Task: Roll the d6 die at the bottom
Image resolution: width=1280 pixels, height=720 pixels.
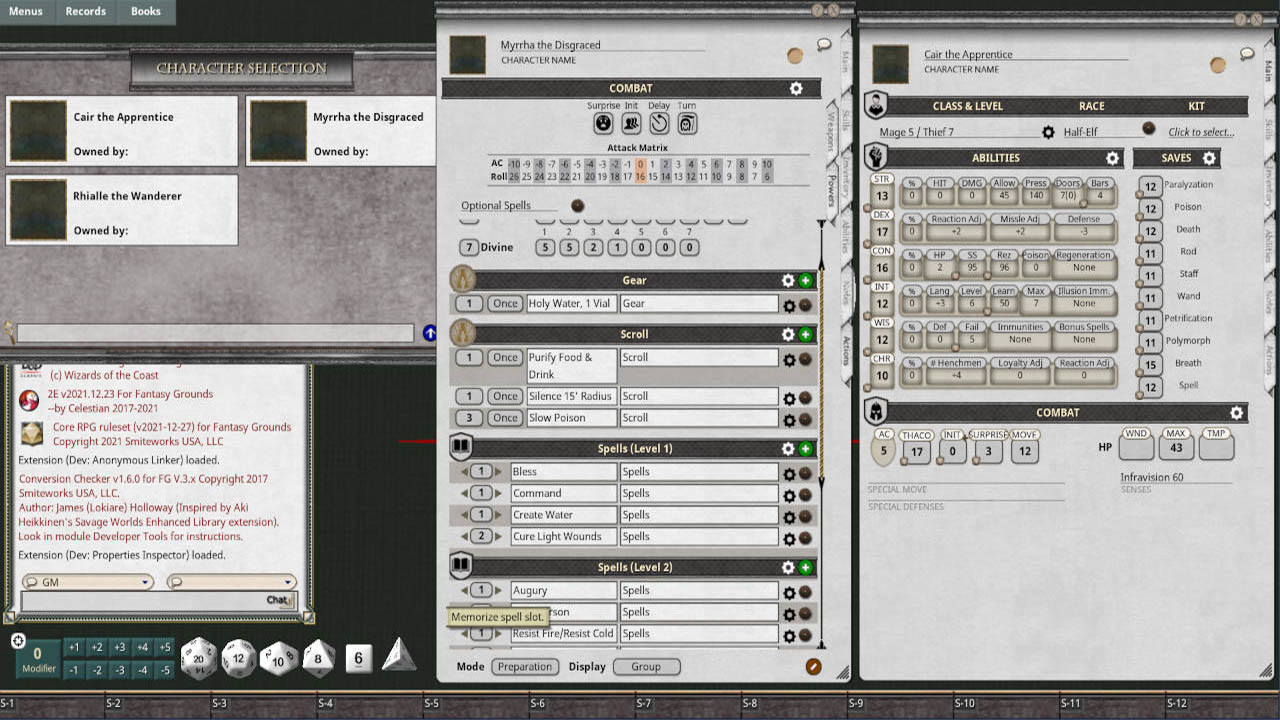Action: click(x=356, y=658)
